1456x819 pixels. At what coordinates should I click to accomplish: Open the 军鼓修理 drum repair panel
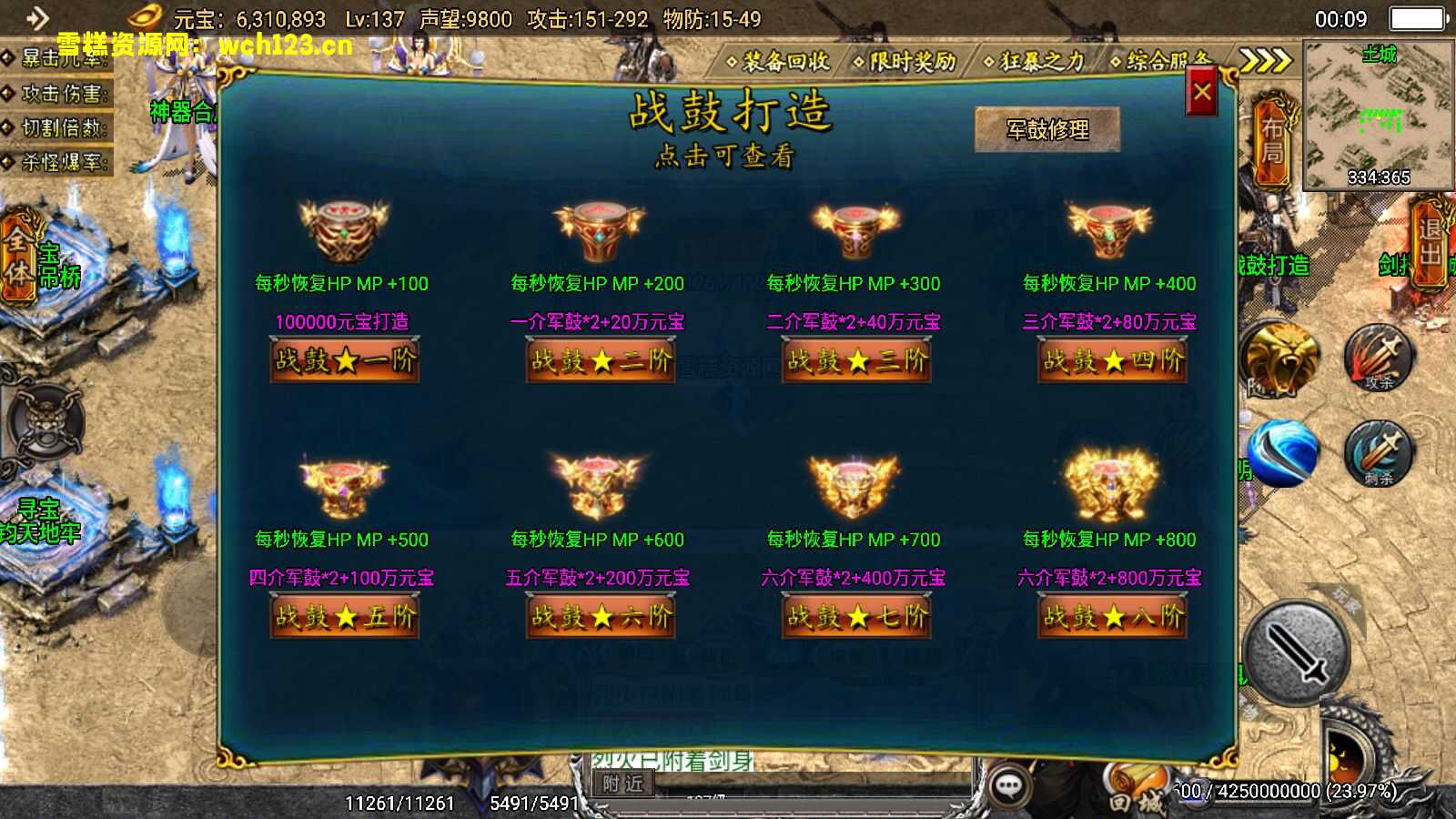pos(1048,127)
